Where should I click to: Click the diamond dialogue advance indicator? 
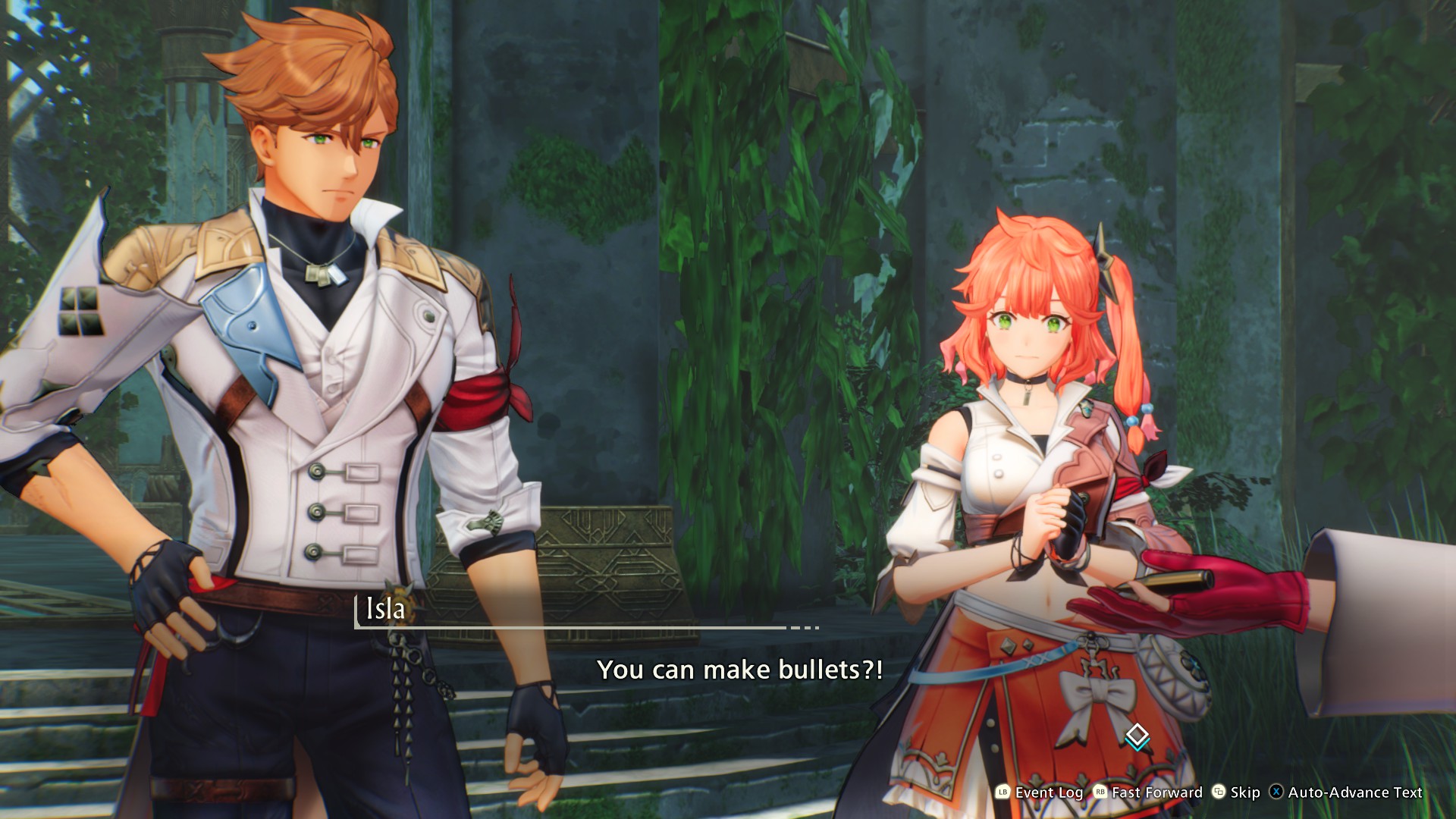point(1136,736)
